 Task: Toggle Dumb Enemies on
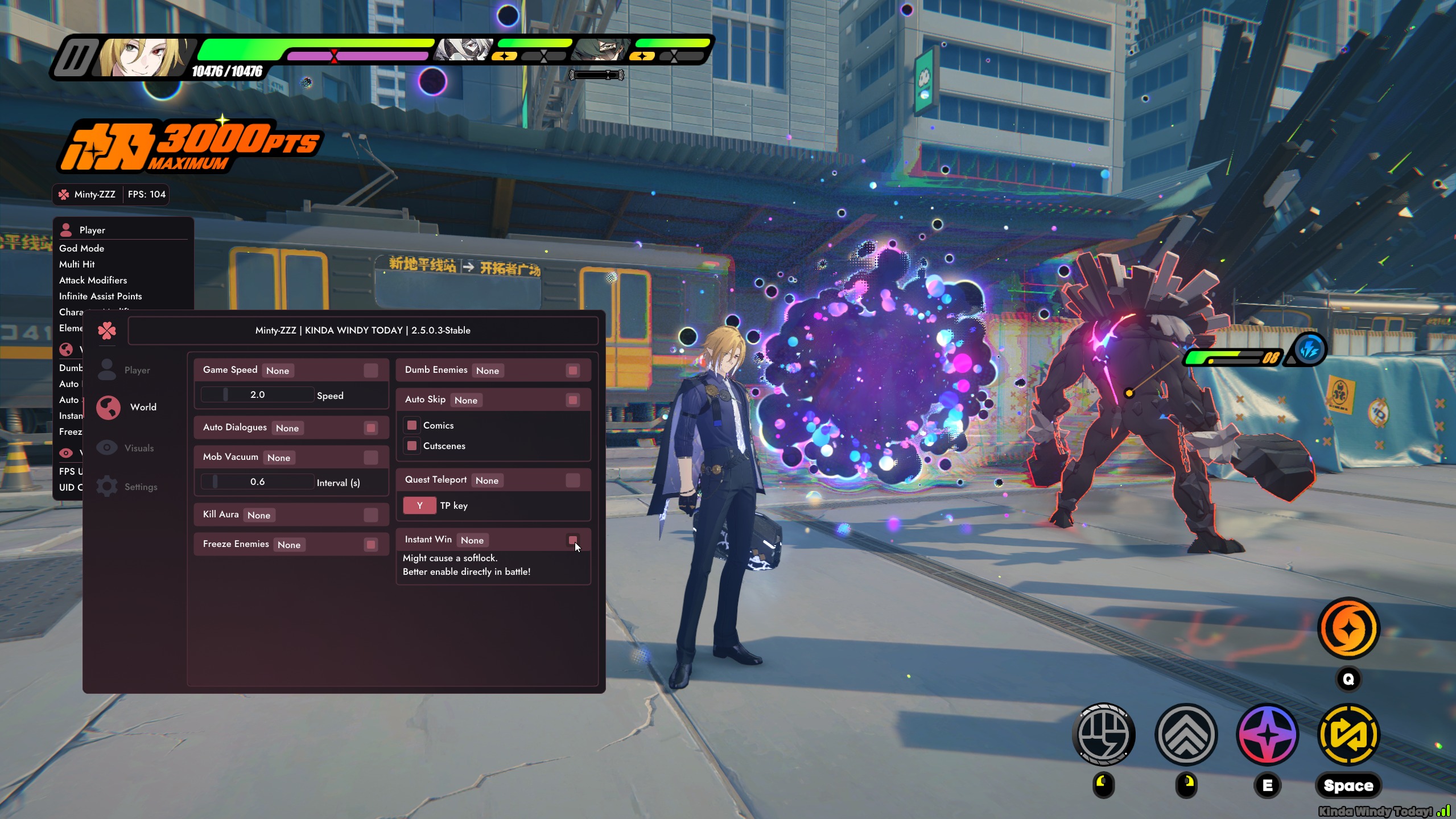coord(573,371)
